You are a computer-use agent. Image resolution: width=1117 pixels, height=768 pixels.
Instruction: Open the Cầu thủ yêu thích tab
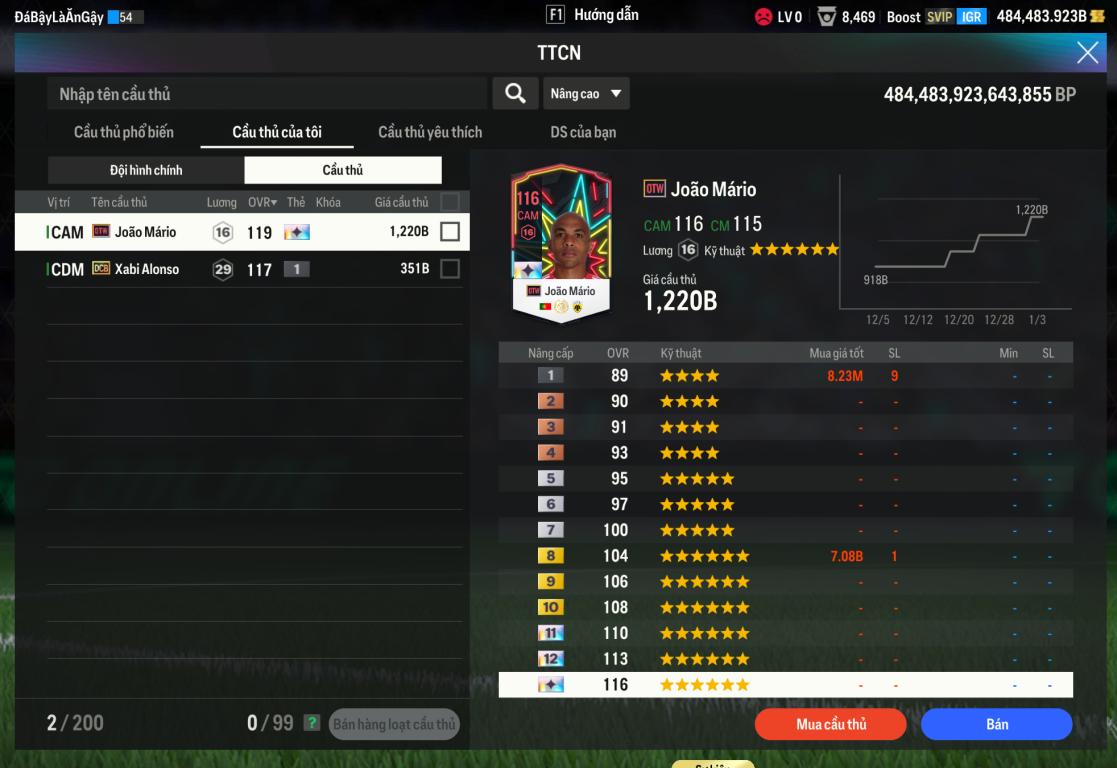(x=430, y=132)
